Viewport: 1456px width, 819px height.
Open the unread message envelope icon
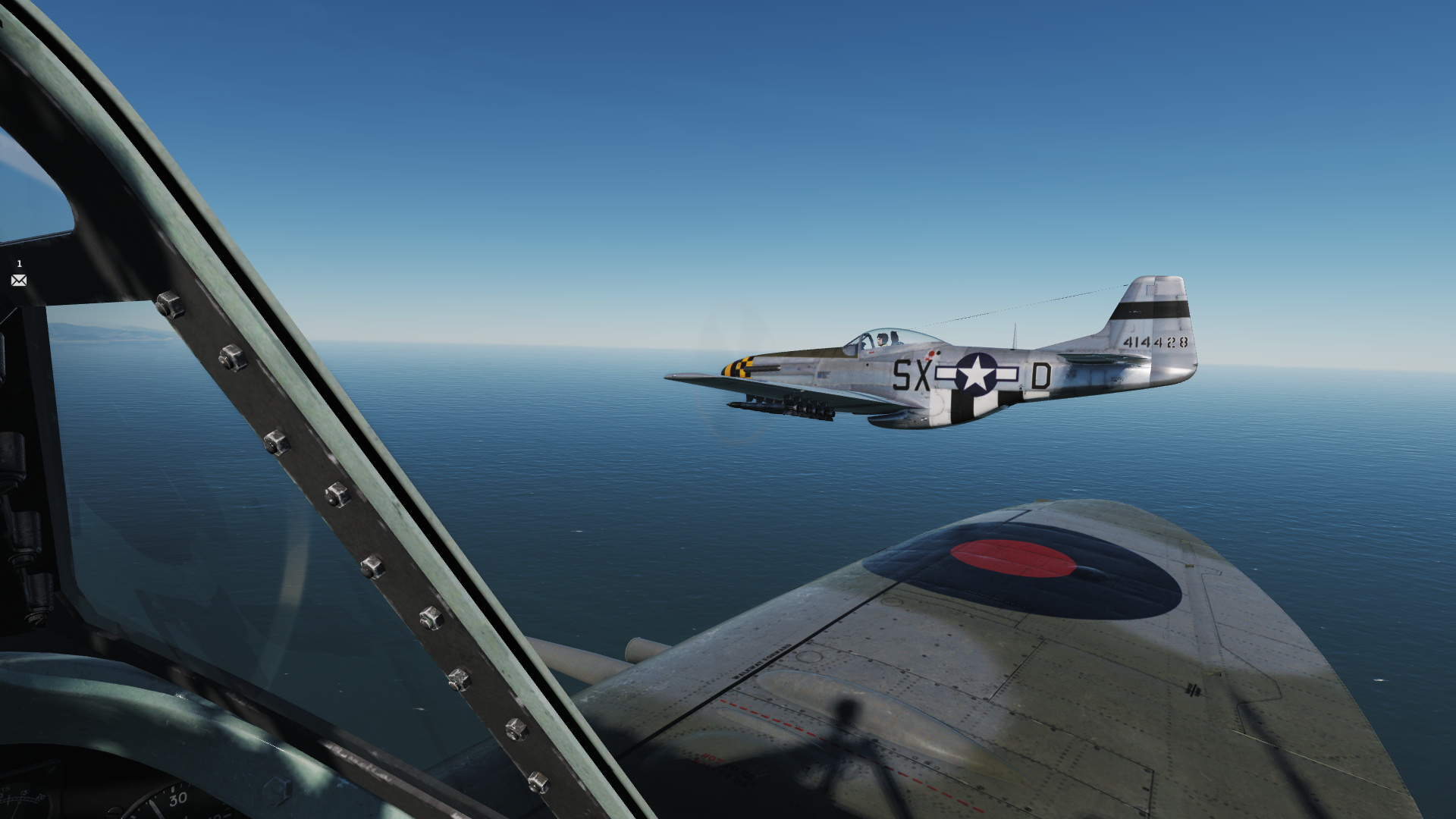pos(19,281)
